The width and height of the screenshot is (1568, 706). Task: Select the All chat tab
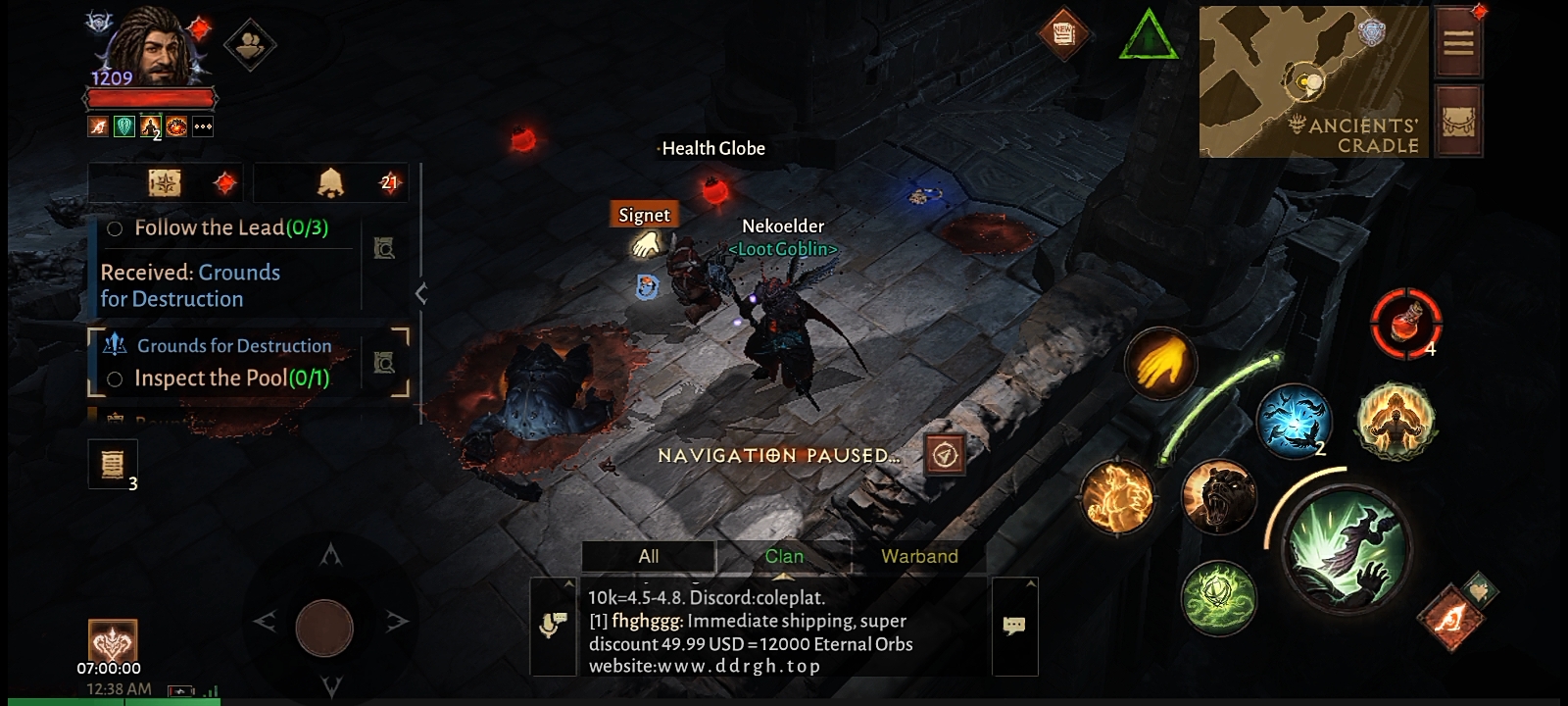pos(649,556)
